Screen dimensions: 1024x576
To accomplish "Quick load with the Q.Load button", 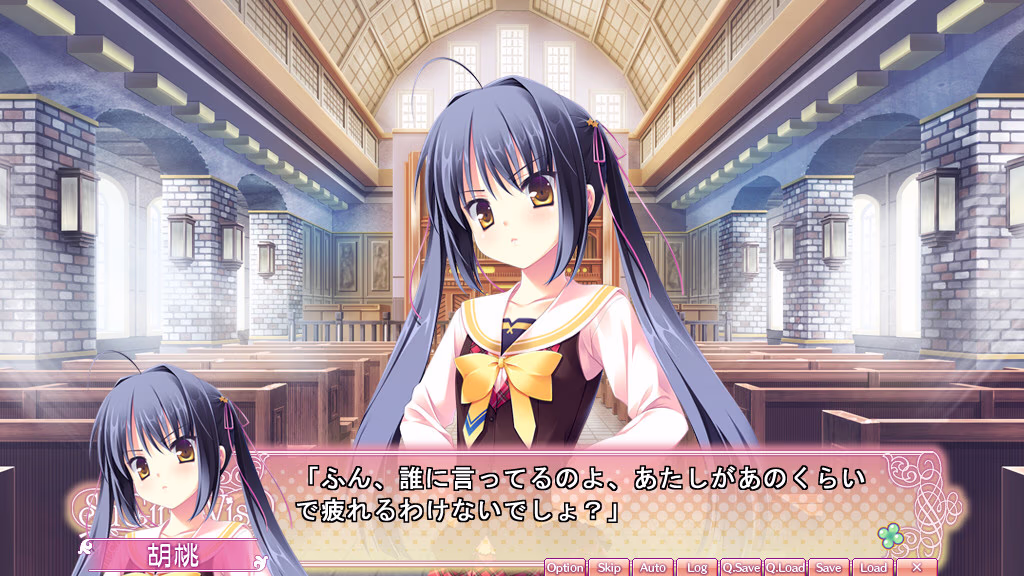I will (x=785, y=567).
